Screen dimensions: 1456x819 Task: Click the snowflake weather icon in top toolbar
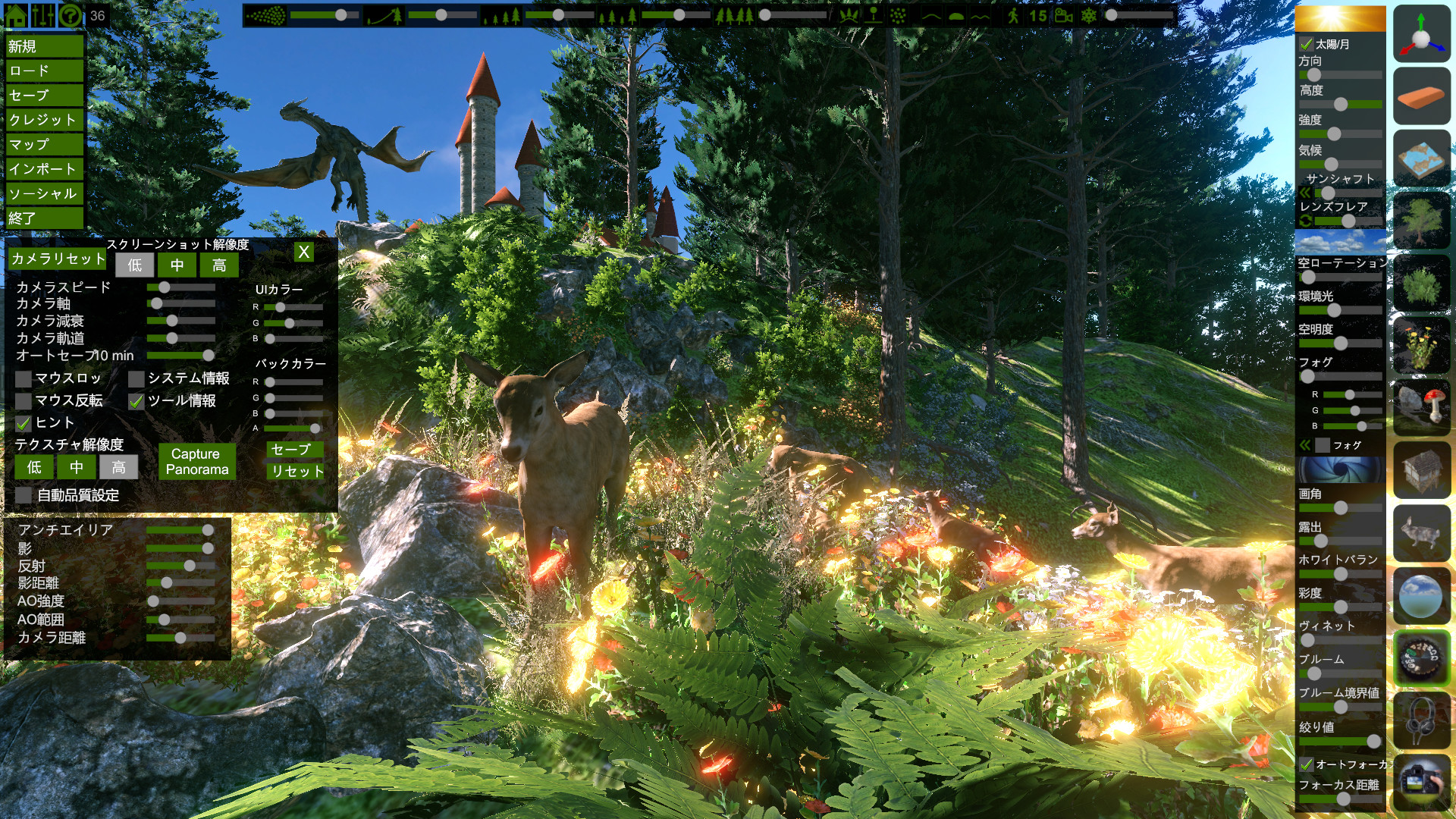coord(1089,14)
